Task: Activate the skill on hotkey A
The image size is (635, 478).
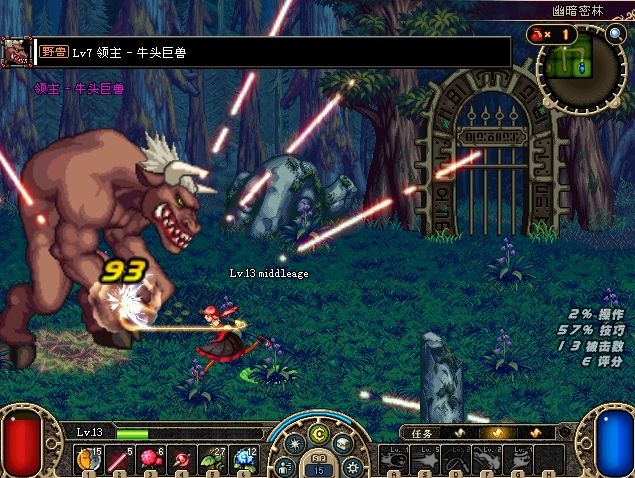Action: (396, 459)
